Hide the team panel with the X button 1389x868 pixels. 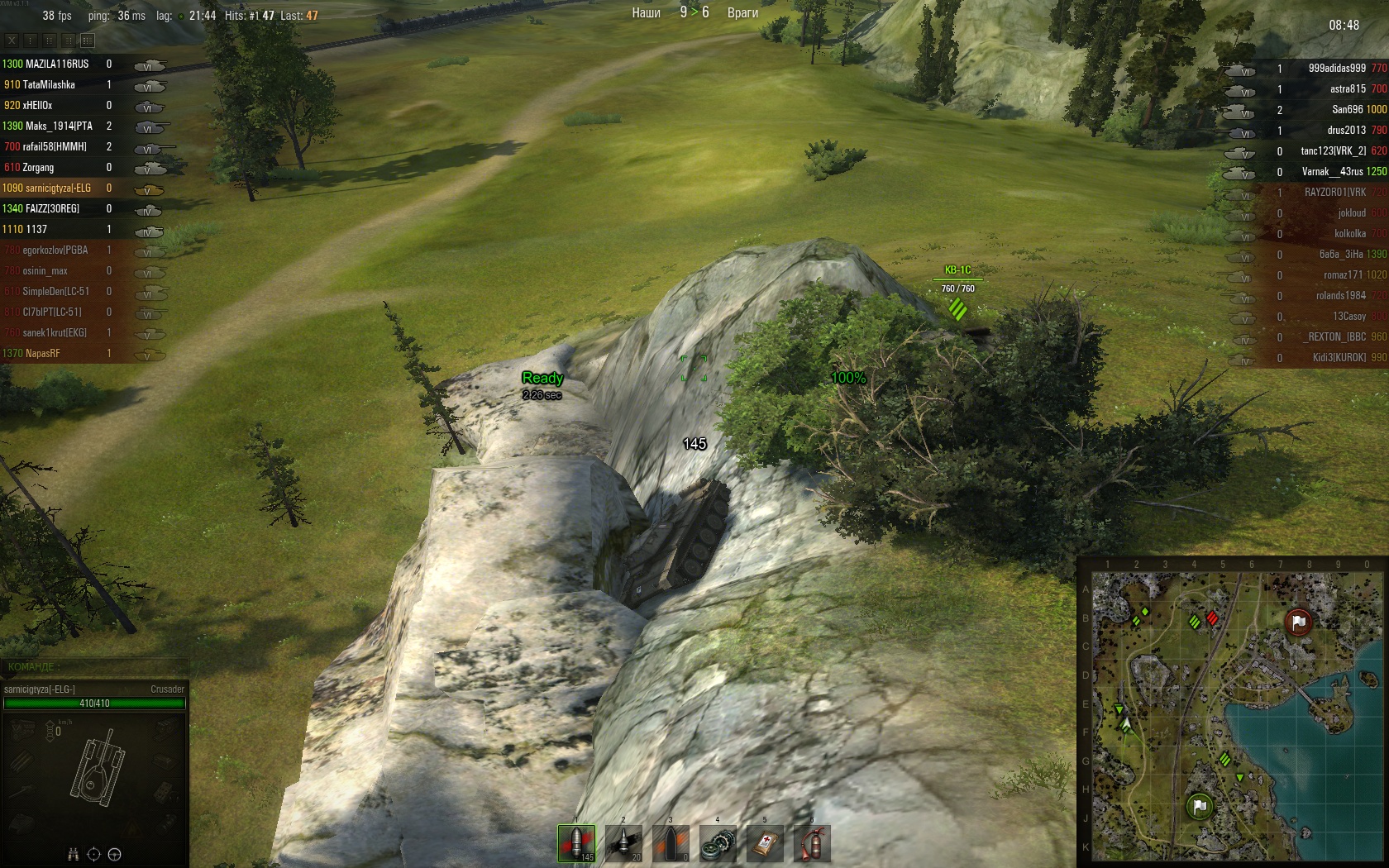click(x=12, y=40)
